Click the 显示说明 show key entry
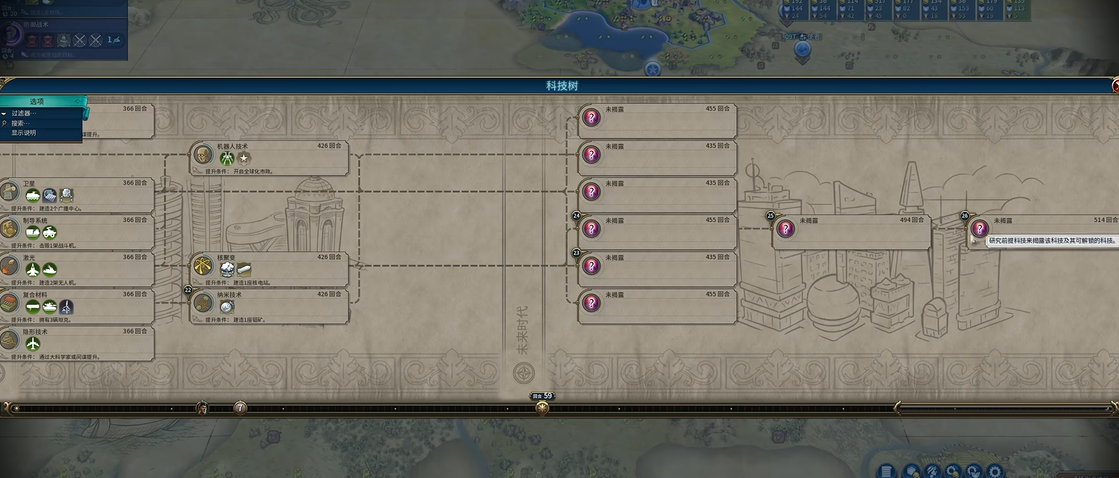 [x=24, y=132]
